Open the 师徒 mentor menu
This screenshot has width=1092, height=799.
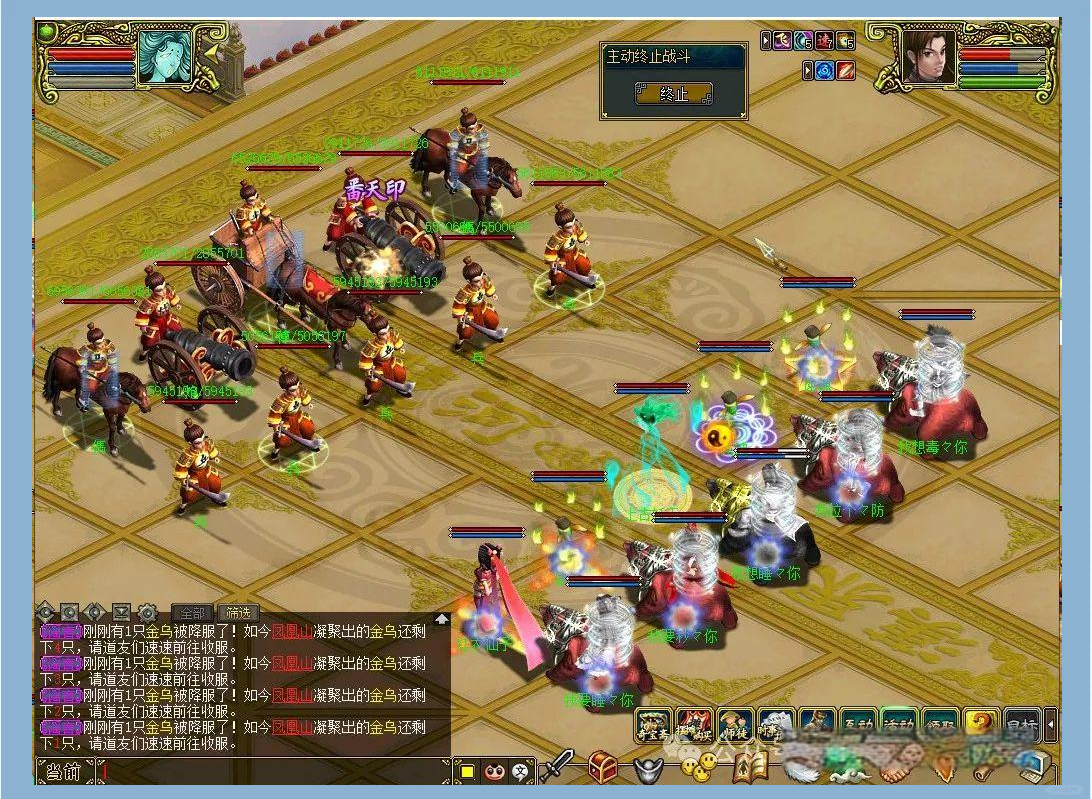click(735, 725)
